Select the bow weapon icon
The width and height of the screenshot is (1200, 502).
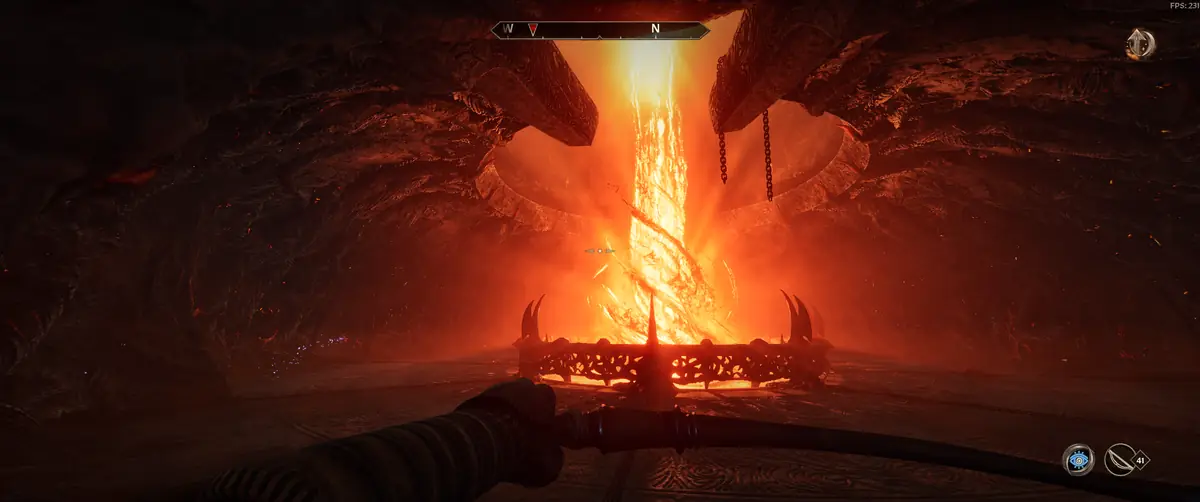[1121, 460]
